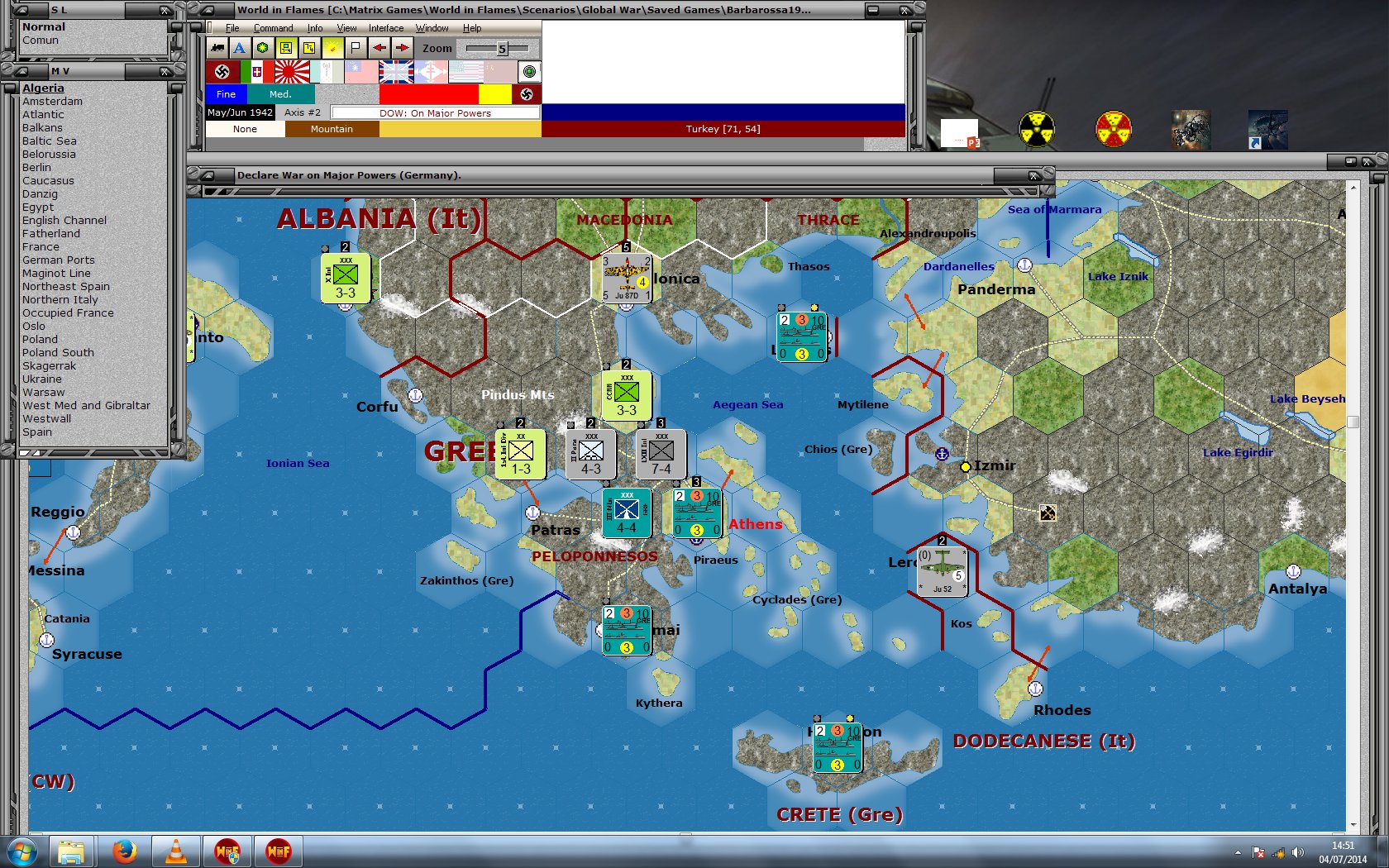Screen dimensions: 1389x868
Task: Click the blue letter A labels icon
Action: tap(239, 49)
